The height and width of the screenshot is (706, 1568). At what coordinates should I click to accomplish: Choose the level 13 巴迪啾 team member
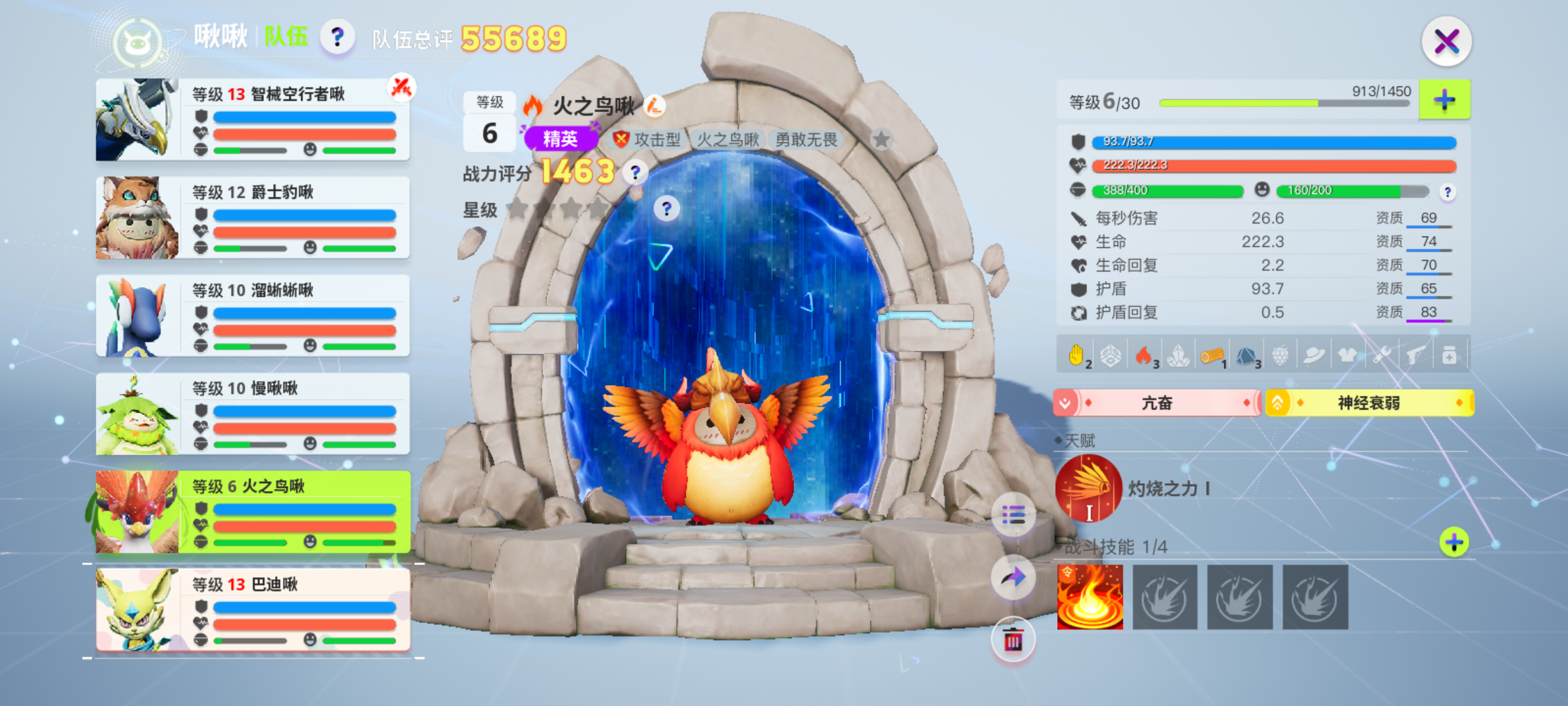pyautogui.click(x=253, y=611)
